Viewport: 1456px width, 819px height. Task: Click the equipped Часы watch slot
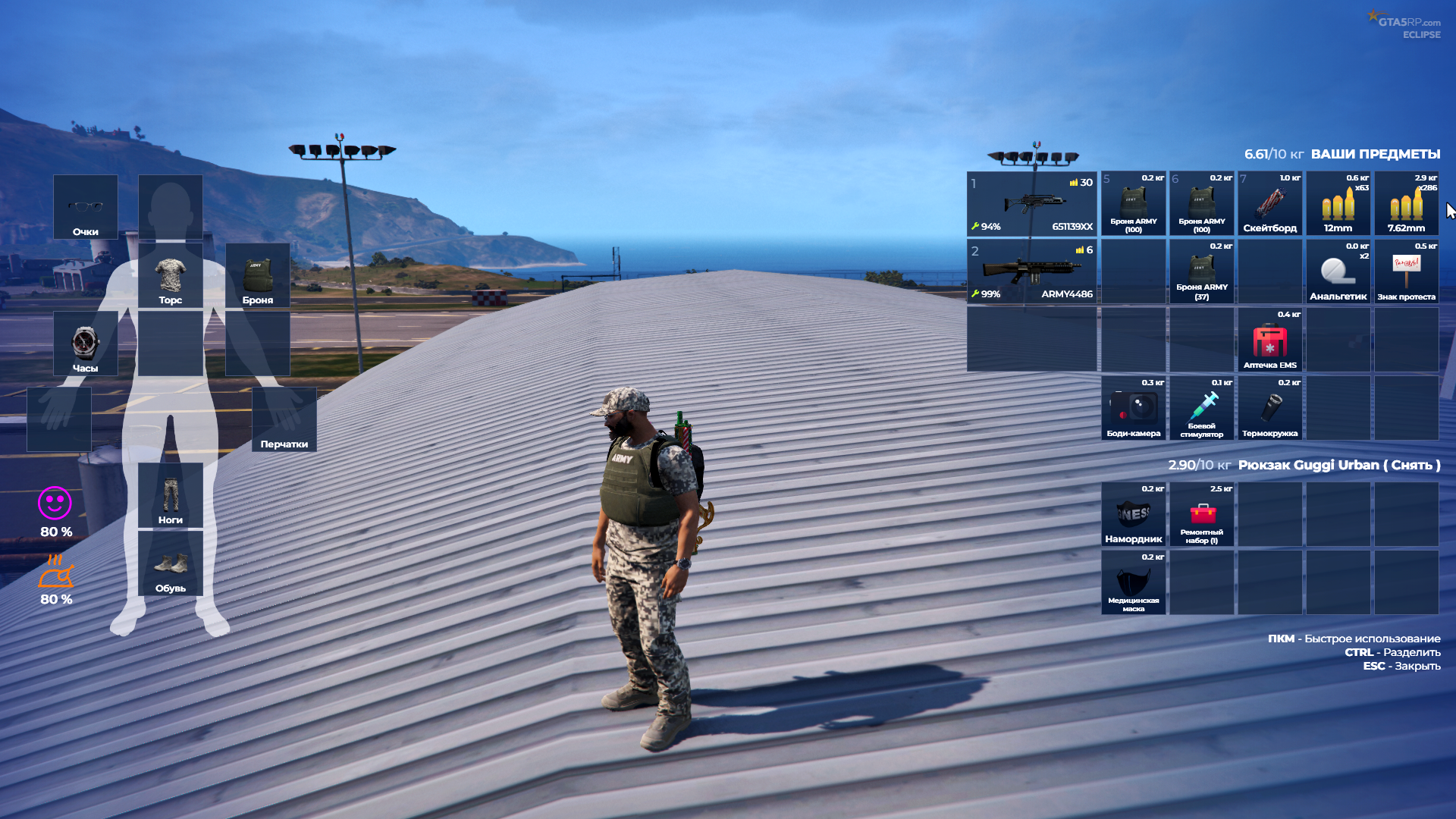85,344
